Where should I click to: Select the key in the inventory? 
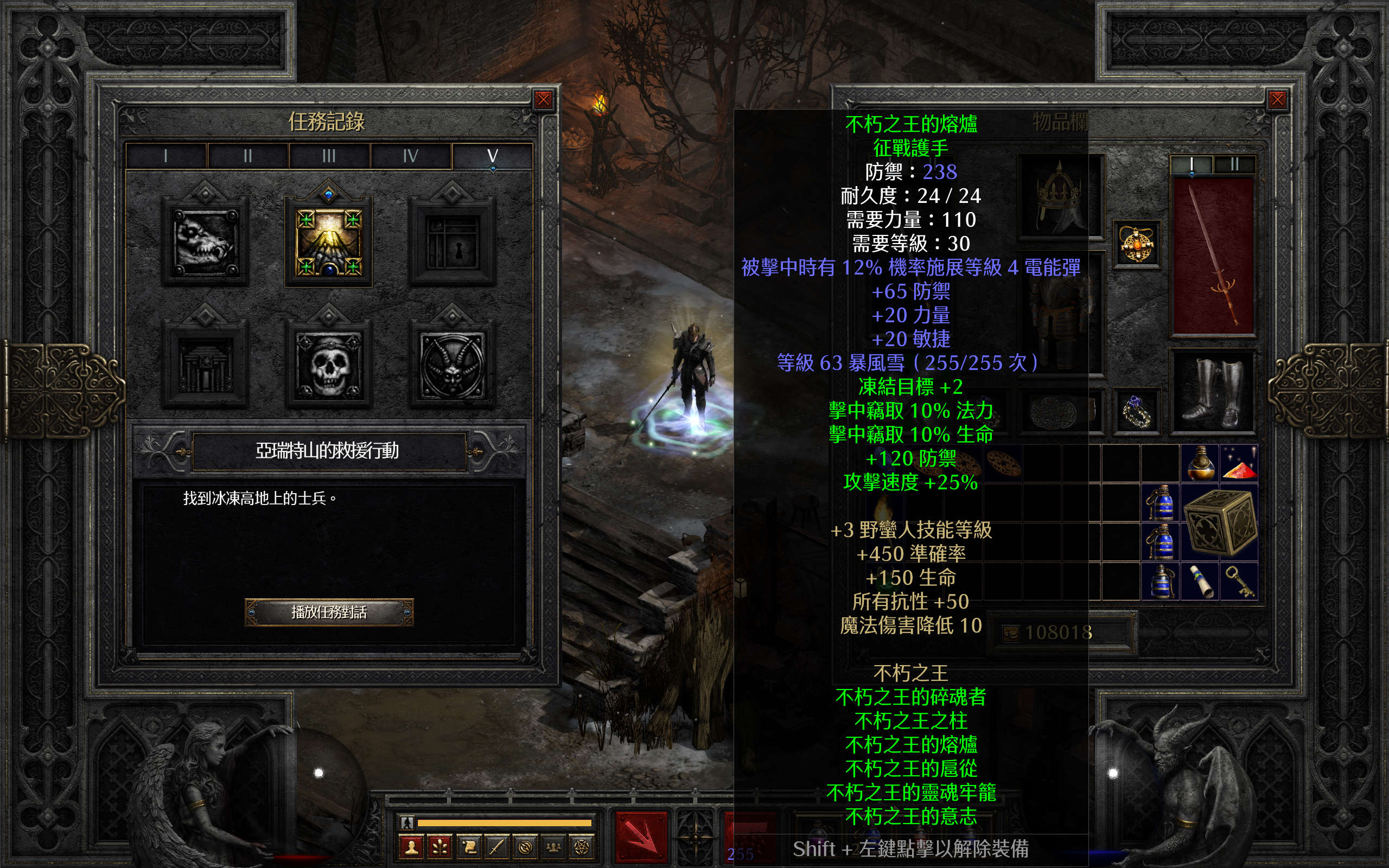[x=1239, y=581]
